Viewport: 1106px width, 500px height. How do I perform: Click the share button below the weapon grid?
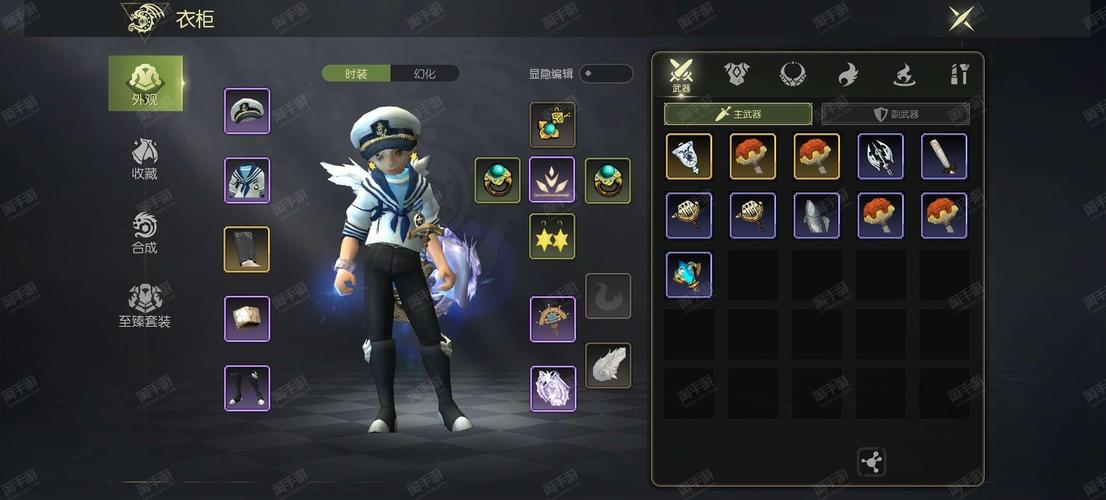pos(871,461)
